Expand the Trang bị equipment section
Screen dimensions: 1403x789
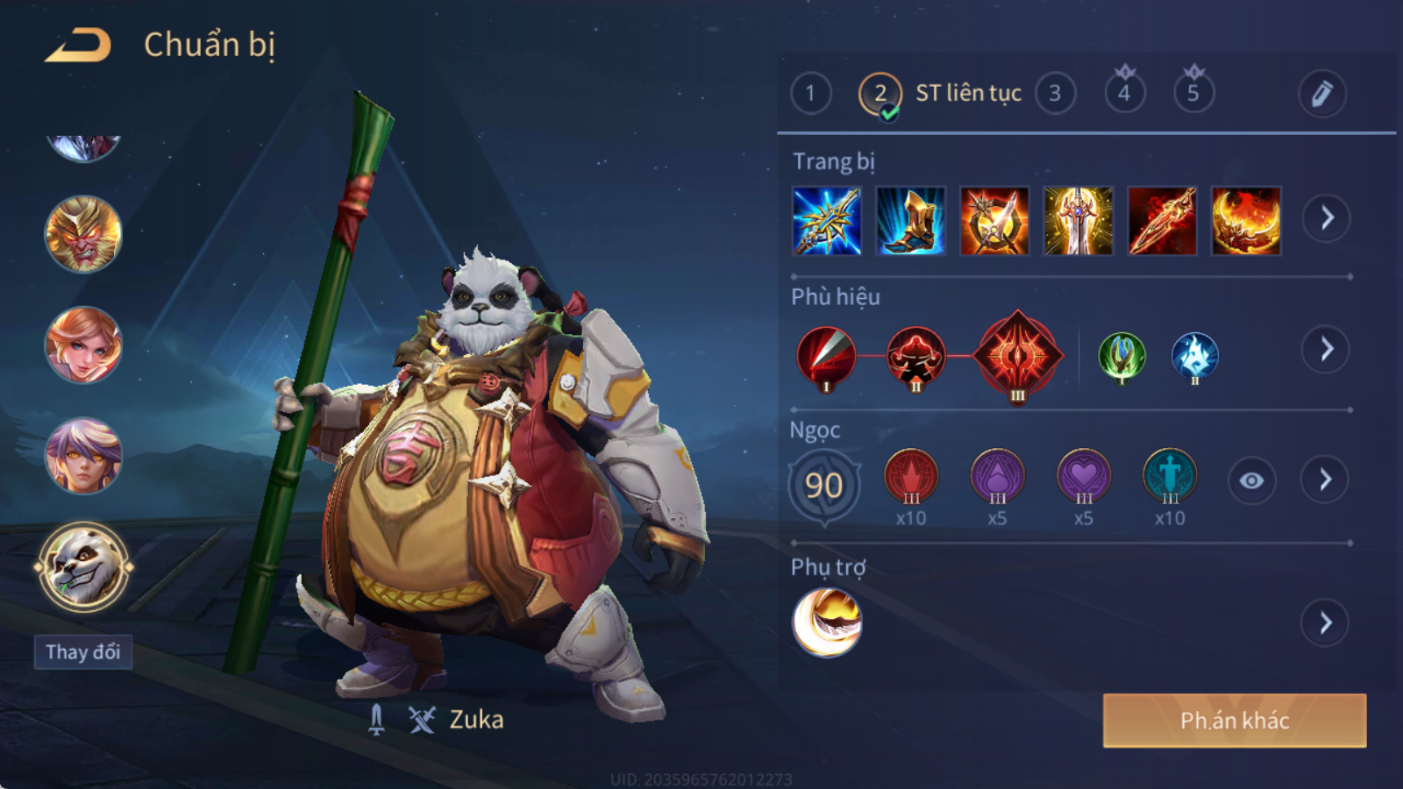(1326, 218)
